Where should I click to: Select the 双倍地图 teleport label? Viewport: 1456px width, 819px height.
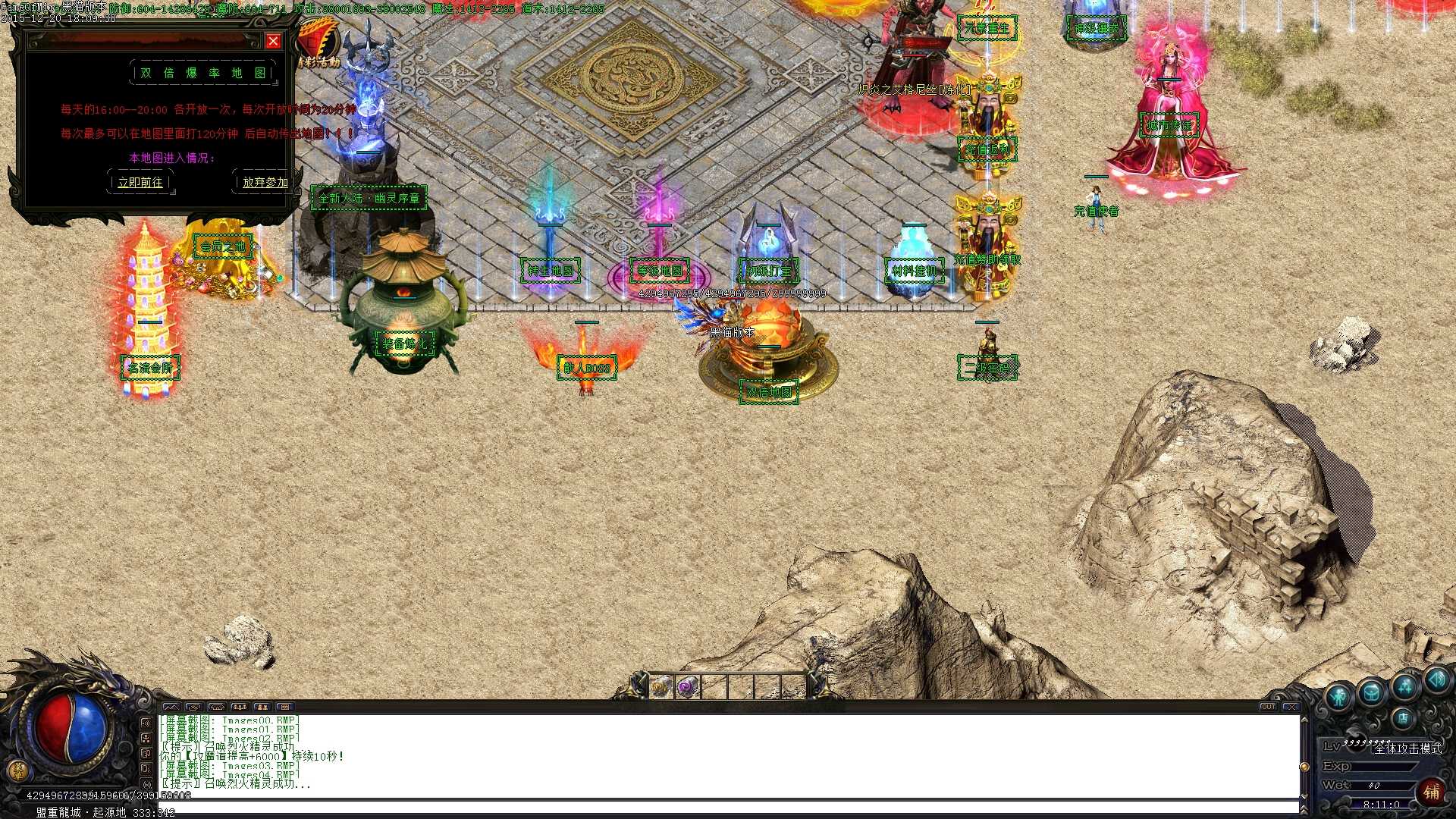pos(769,393)
